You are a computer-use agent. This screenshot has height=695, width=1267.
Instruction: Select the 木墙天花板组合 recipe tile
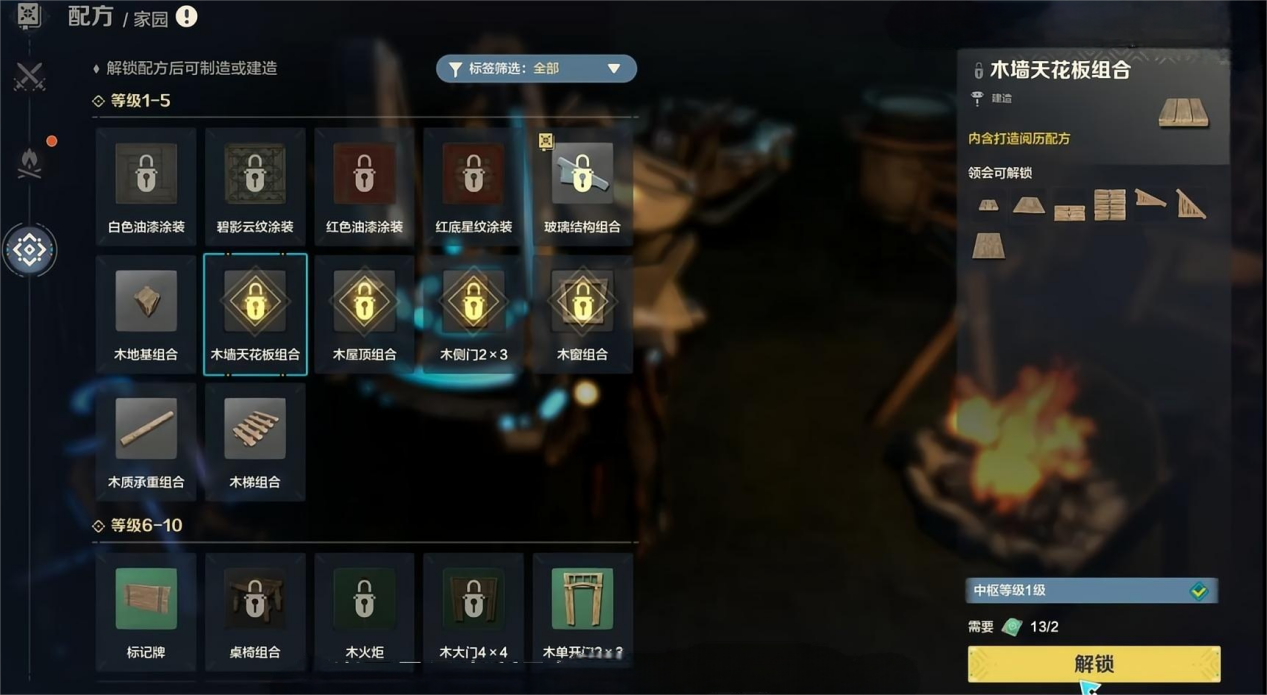pos(255,313)
